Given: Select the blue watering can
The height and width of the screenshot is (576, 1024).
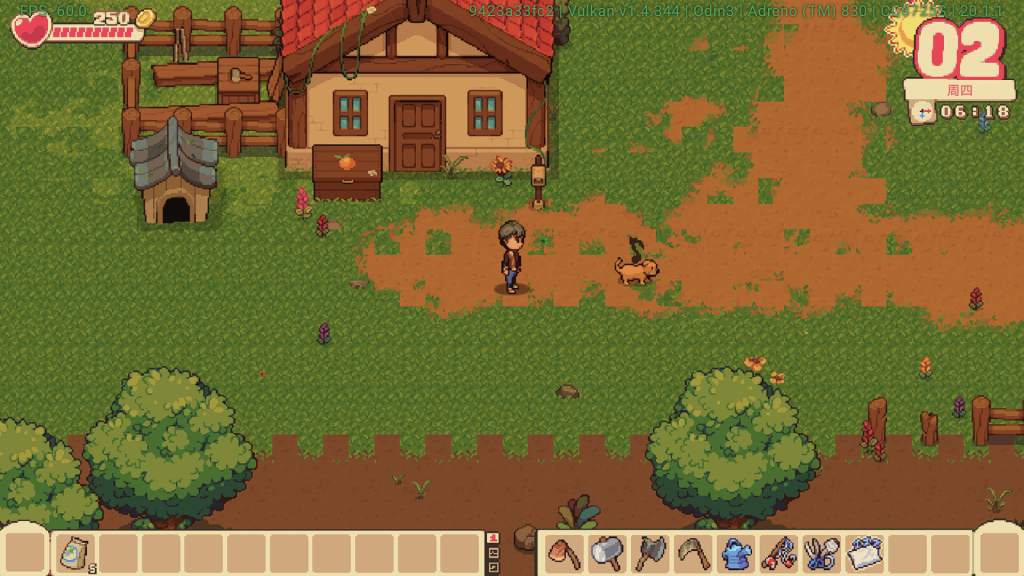Looking at the screenshot, I should click(735, 553).
